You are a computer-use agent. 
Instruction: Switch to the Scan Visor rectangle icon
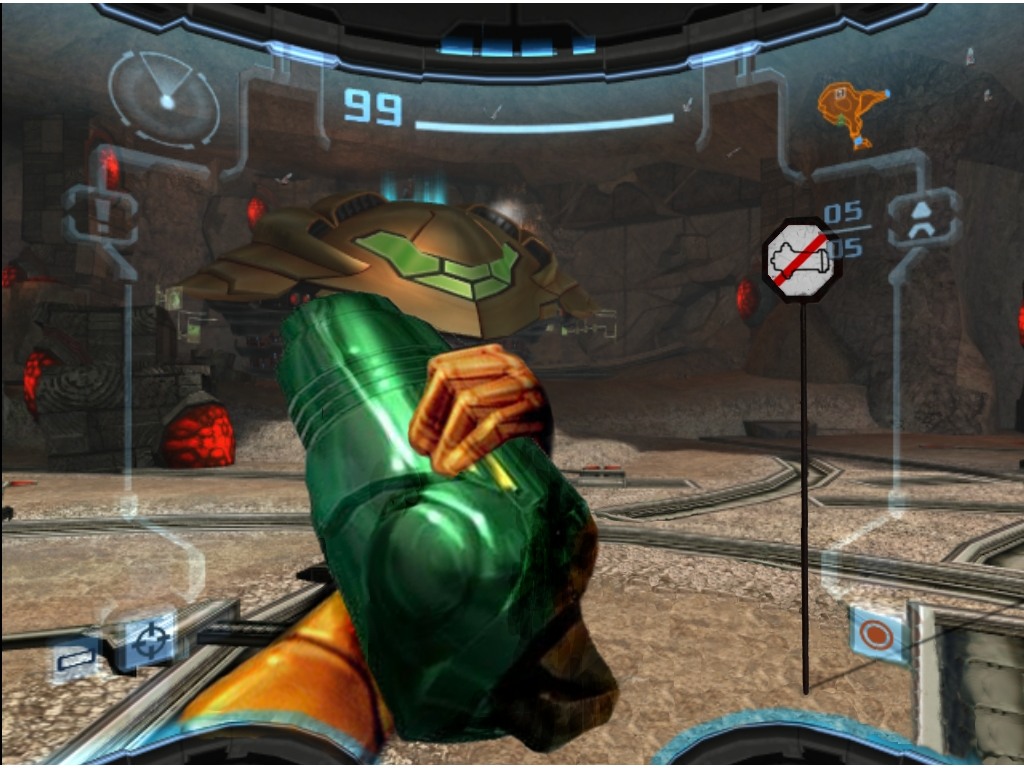click(75, 658)
